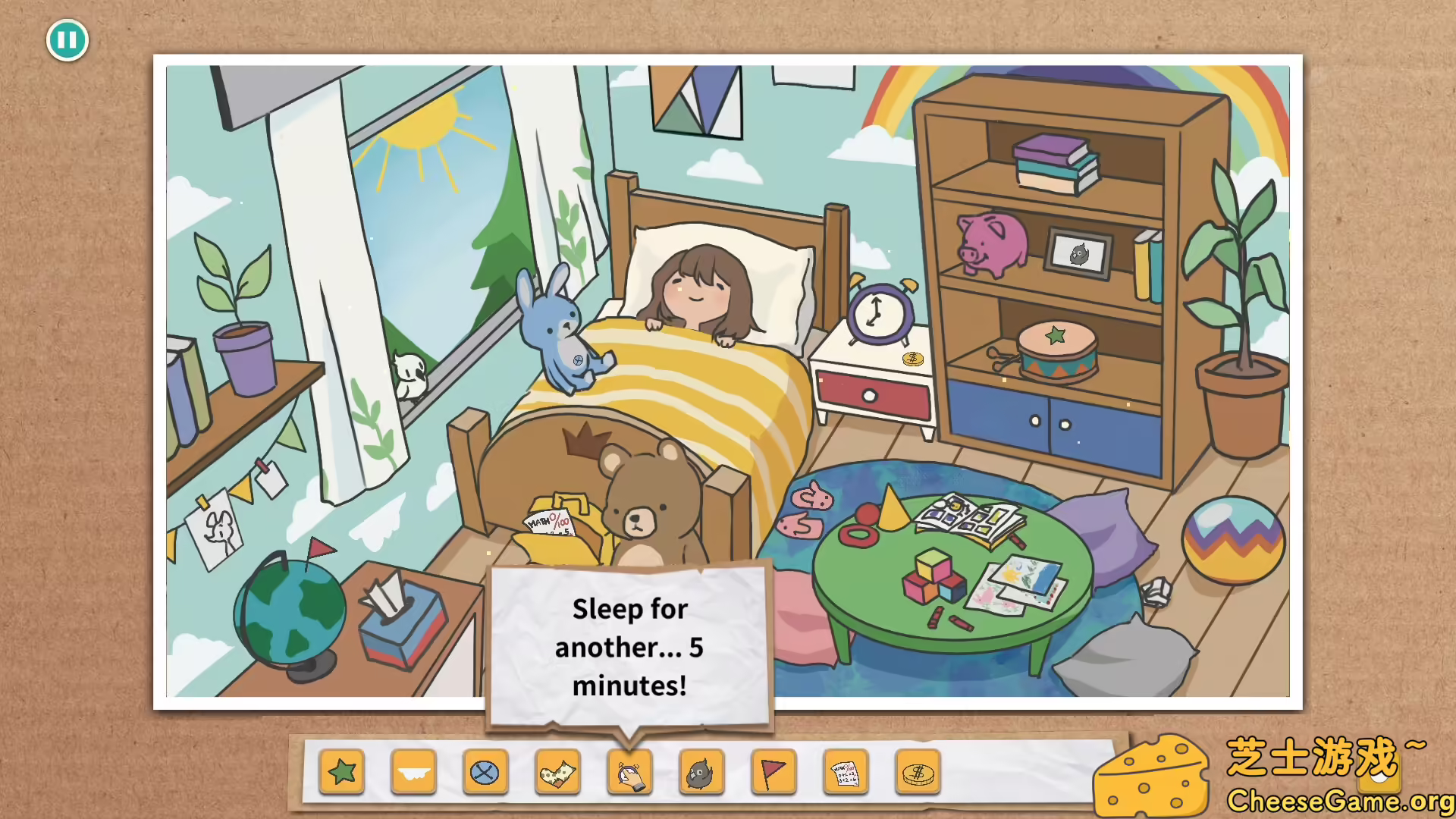Click the math test paper icon

click(x=847, y=772)
